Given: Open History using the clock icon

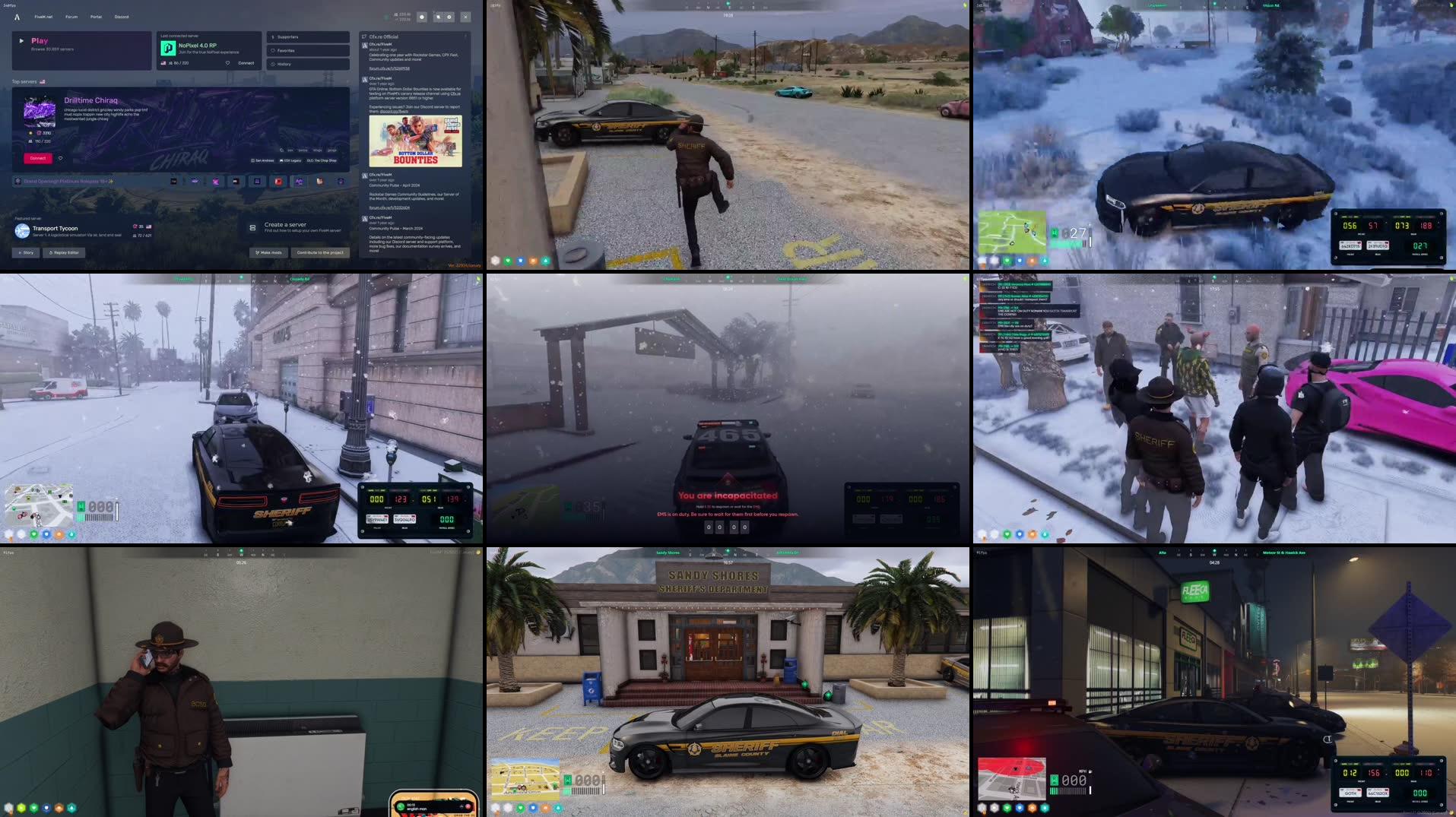Looking at the screenshot, I should pyautogui.click(x=273, y=64).
